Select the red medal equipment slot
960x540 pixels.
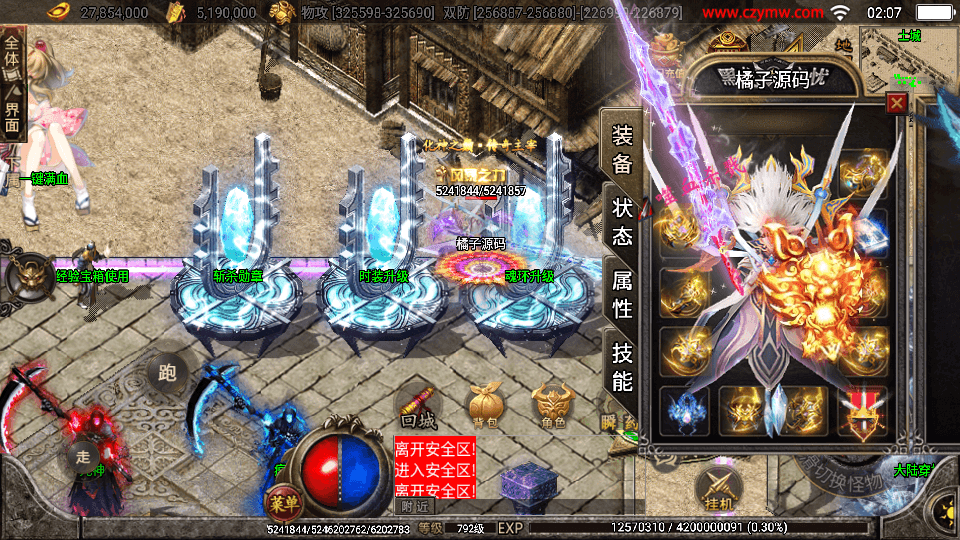tap(862, 411)
